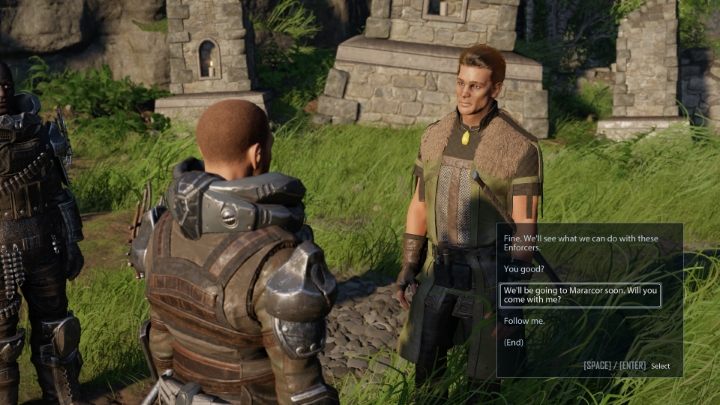
Task: Select "We'll be going to Mararcor soon" option
Action: 580,294
